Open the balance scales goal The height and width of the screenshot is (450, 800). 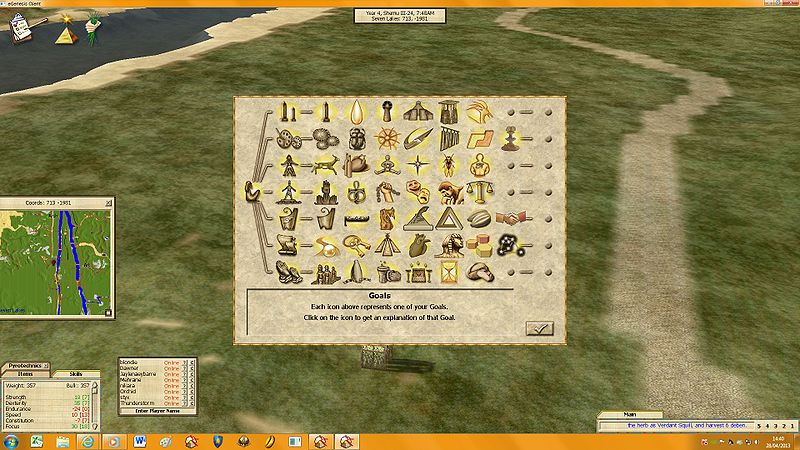tap(480, 190)
